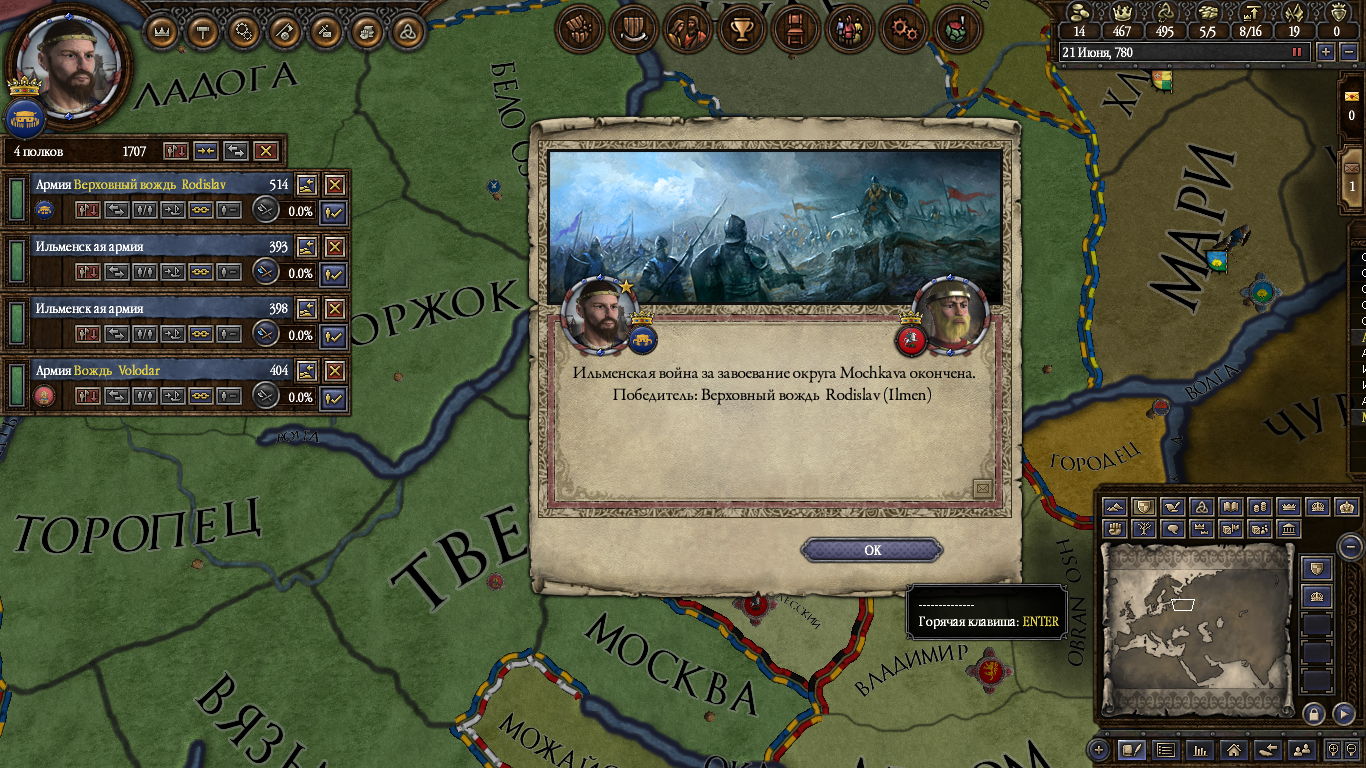Screen dimensions: 1366x768
Task: Open the ledger chart button
Action: [1200, 748]
